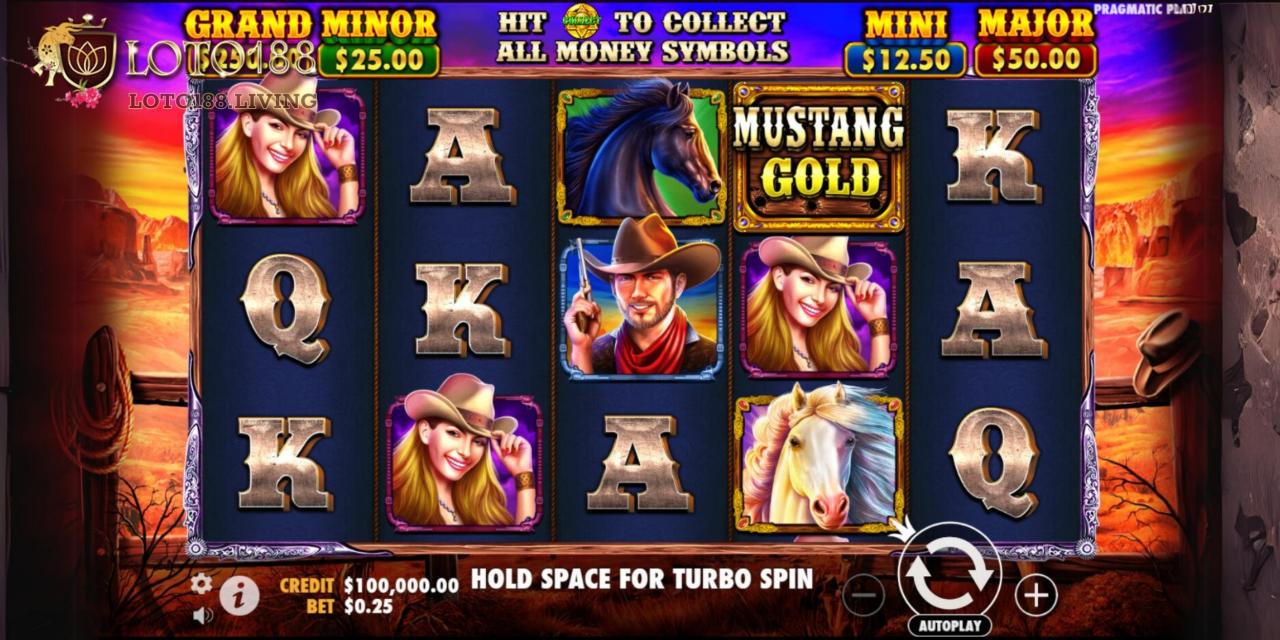Viewport: 1280px width, 640px height.
Task: Show the game info paytable
Action: [x=239, y=597]
